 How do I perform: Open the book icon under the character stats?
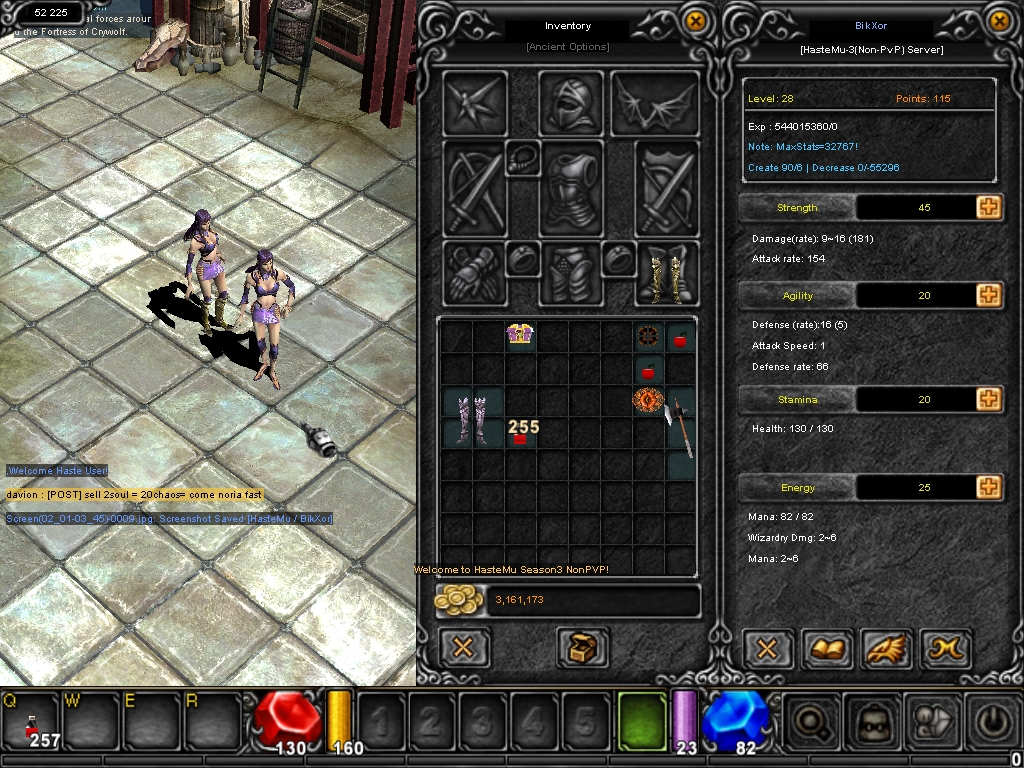coord(828,648)
